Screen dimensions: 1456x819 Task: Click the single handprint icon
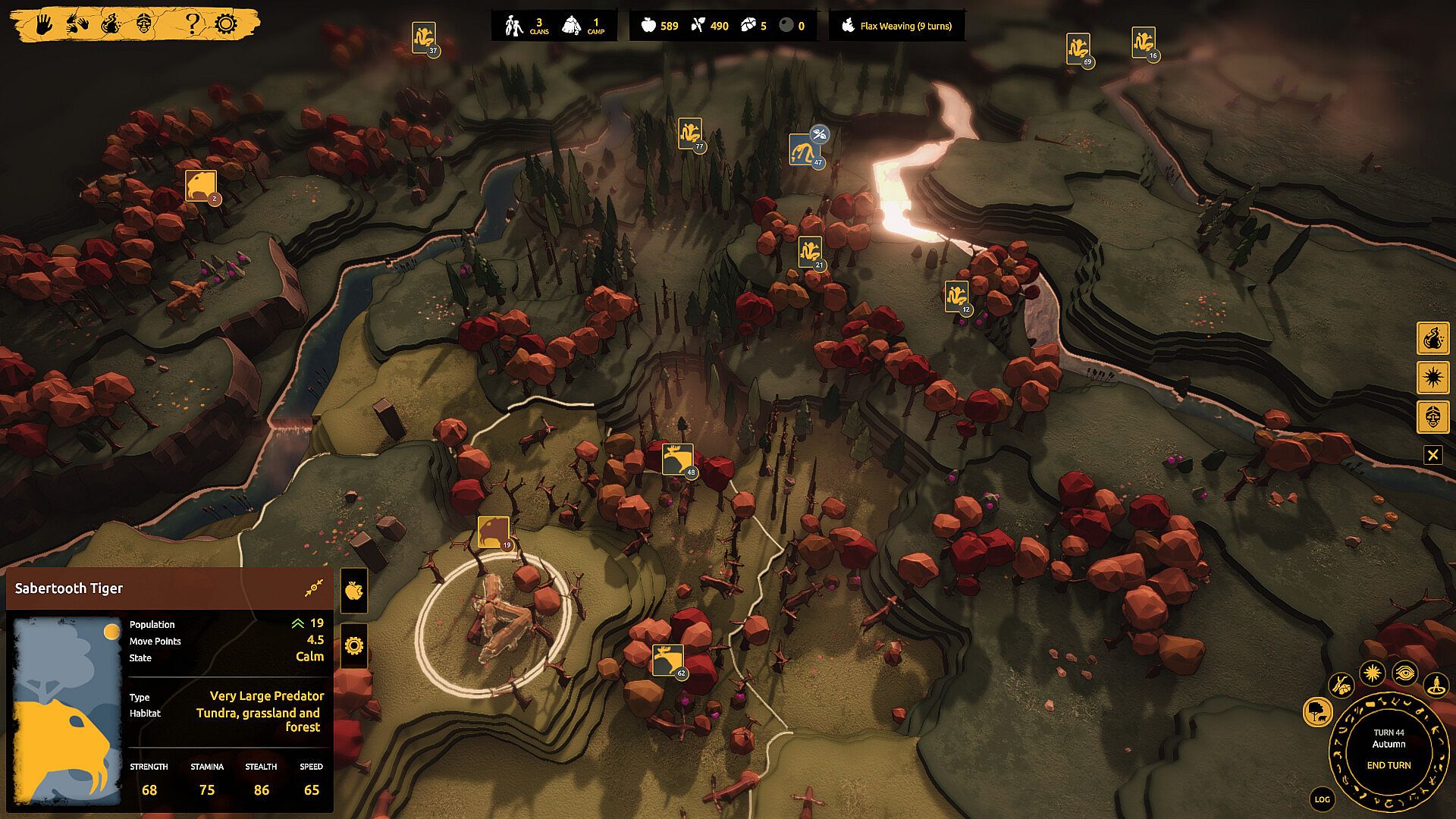tap(45, 24)
